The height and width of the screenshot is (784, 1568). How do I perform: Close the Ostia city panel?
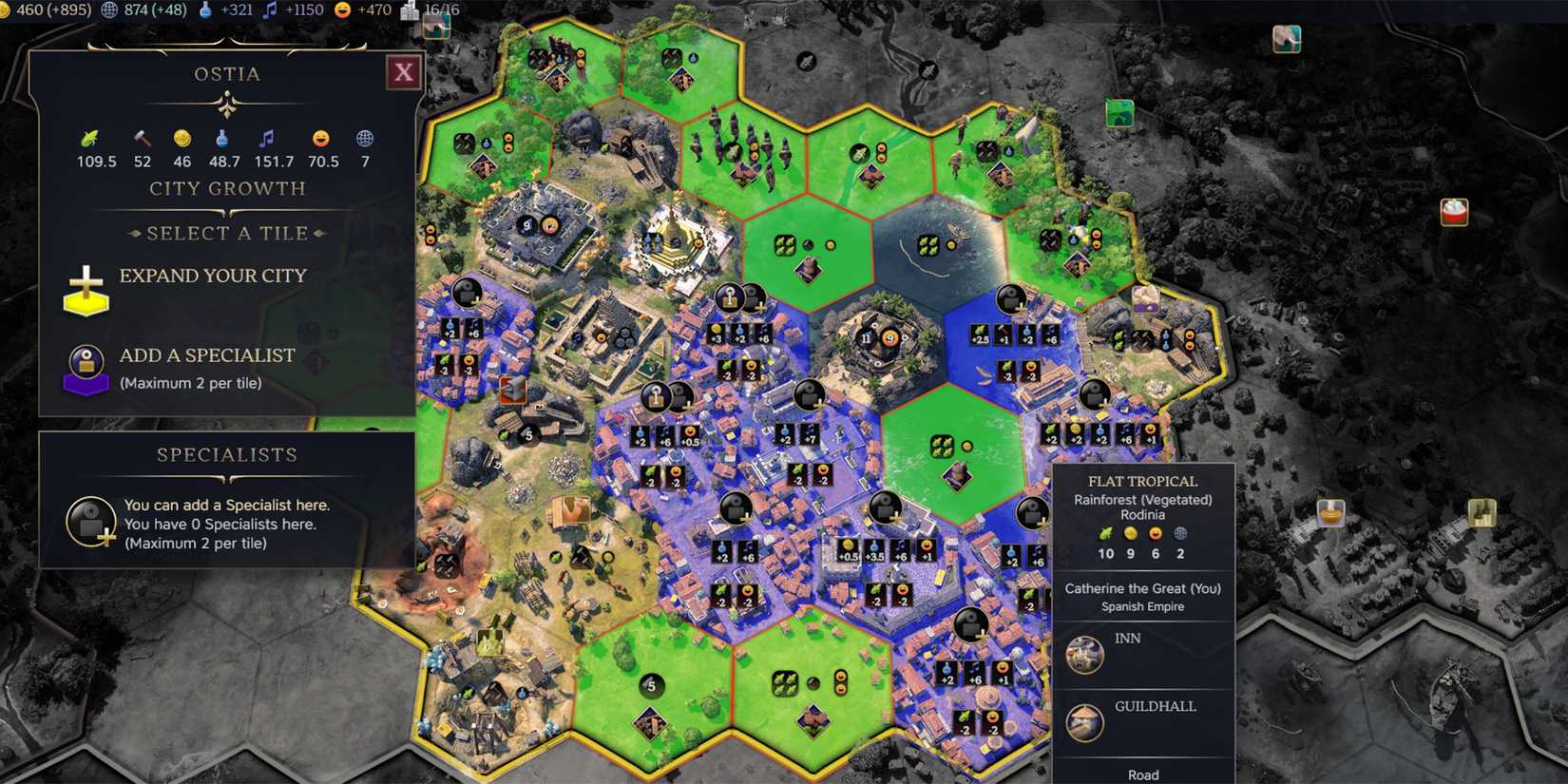403,72
